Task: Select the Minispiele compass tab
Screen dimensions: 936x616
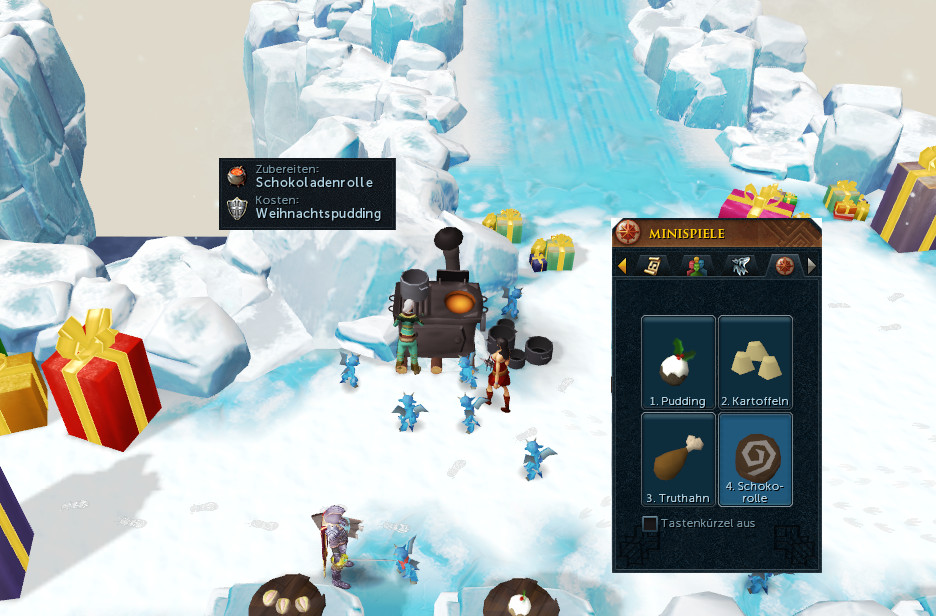Action: coord(782,265)
